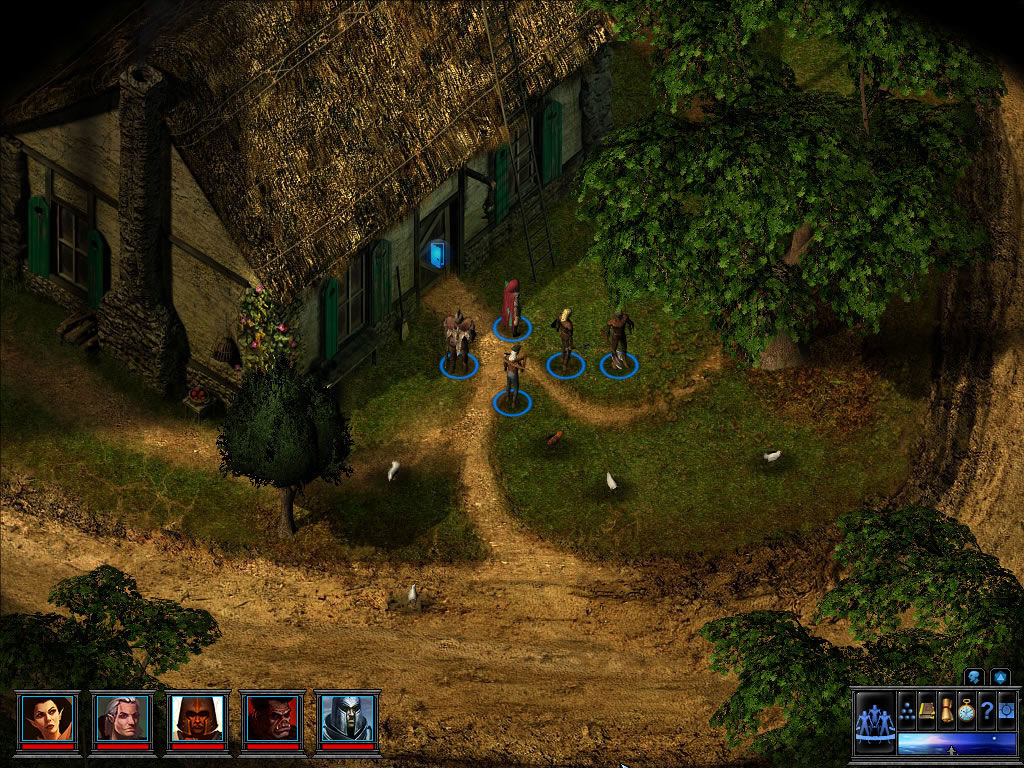The height and width of the screenshot is (768, 1024).
Task: Open the rolled map scroll
Action: 946,710
